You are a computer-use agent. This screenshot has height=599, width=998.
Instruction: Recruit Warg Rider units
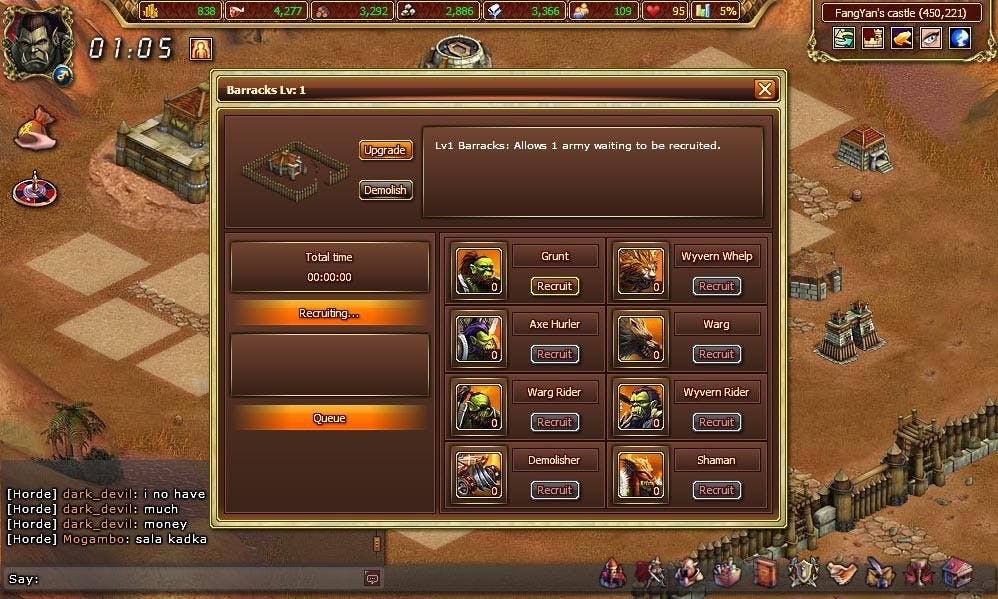coord(554,422)
